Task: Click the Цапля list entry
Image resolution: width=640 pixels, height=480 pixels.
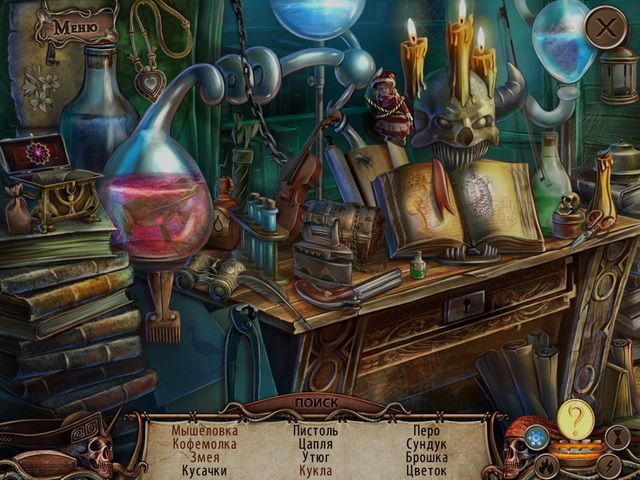Action: click(x=315, y=444)
